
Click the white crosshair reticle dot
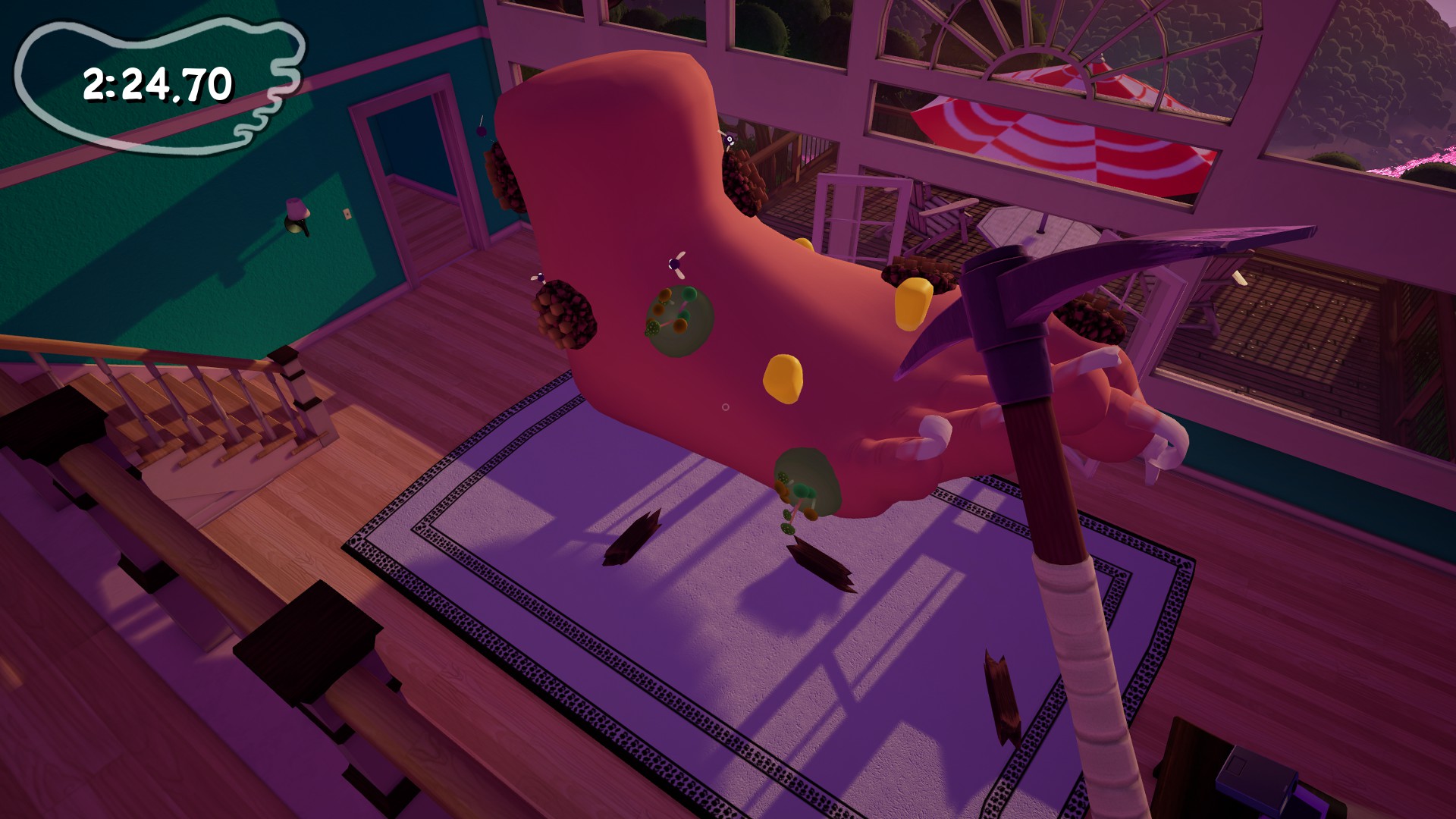[x=727, y=407]
